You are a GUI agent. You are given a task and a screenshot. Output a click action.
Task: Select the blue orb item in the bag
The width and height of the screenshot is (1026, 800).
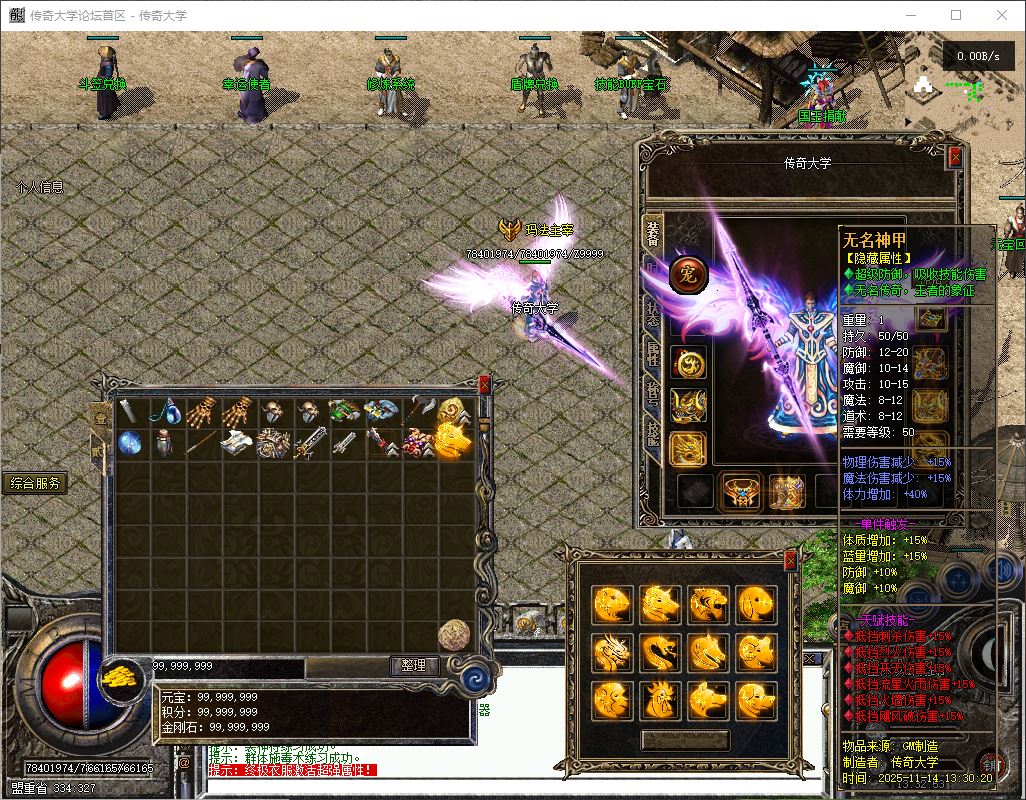132,443
